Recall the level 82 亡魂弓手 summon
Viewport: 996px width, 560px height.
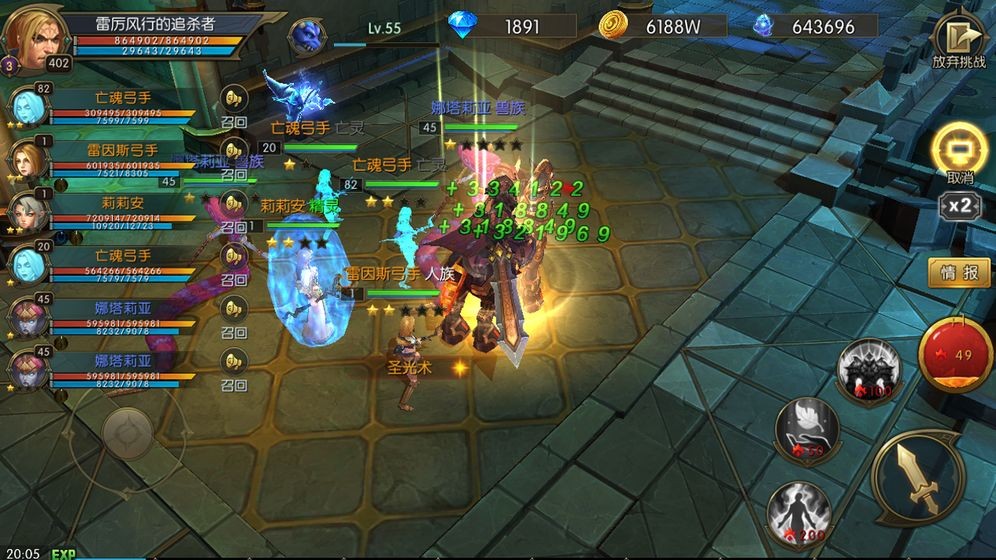point(234,99)
